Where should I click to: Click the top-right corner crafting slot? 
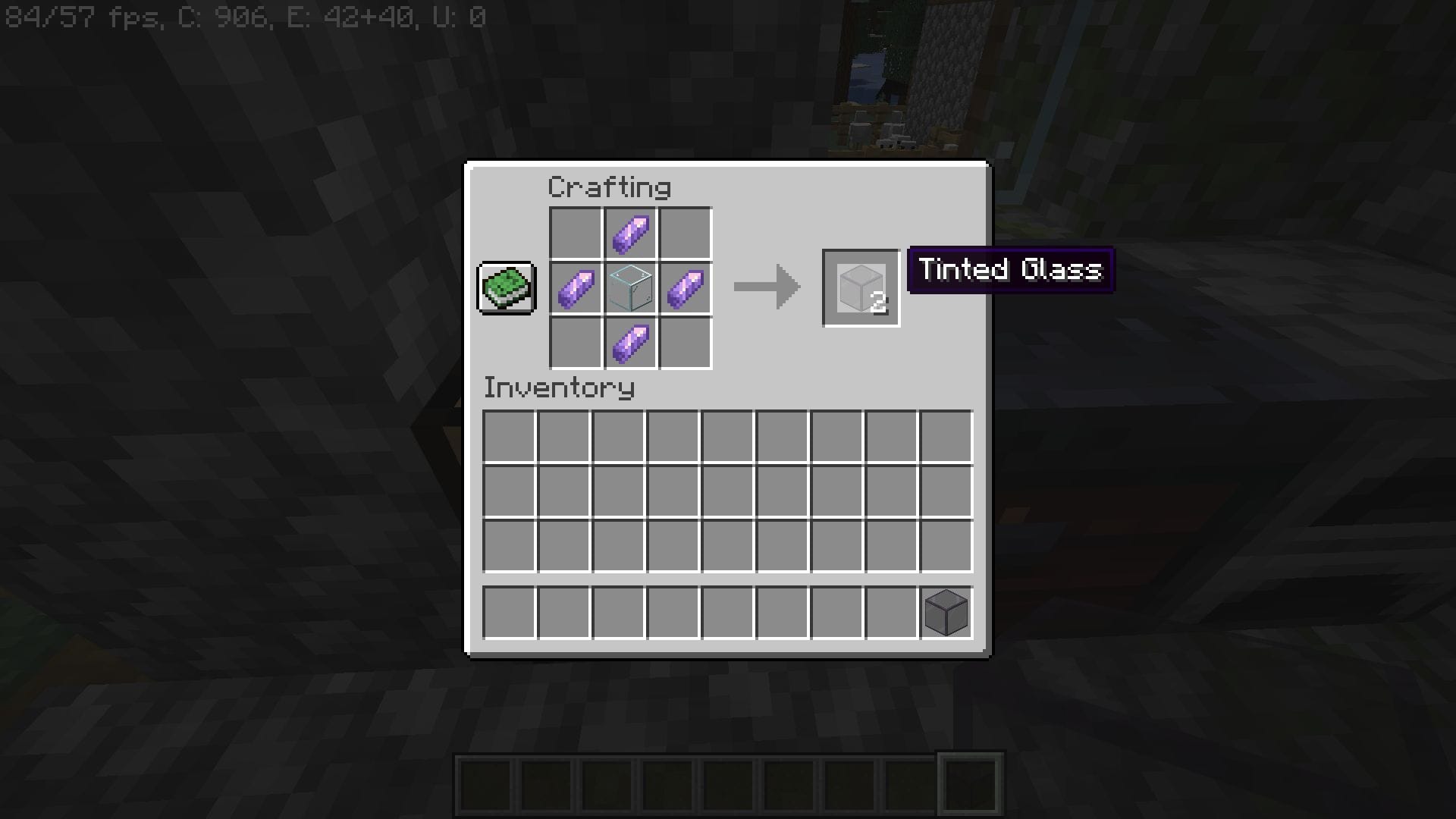(685, 232)
